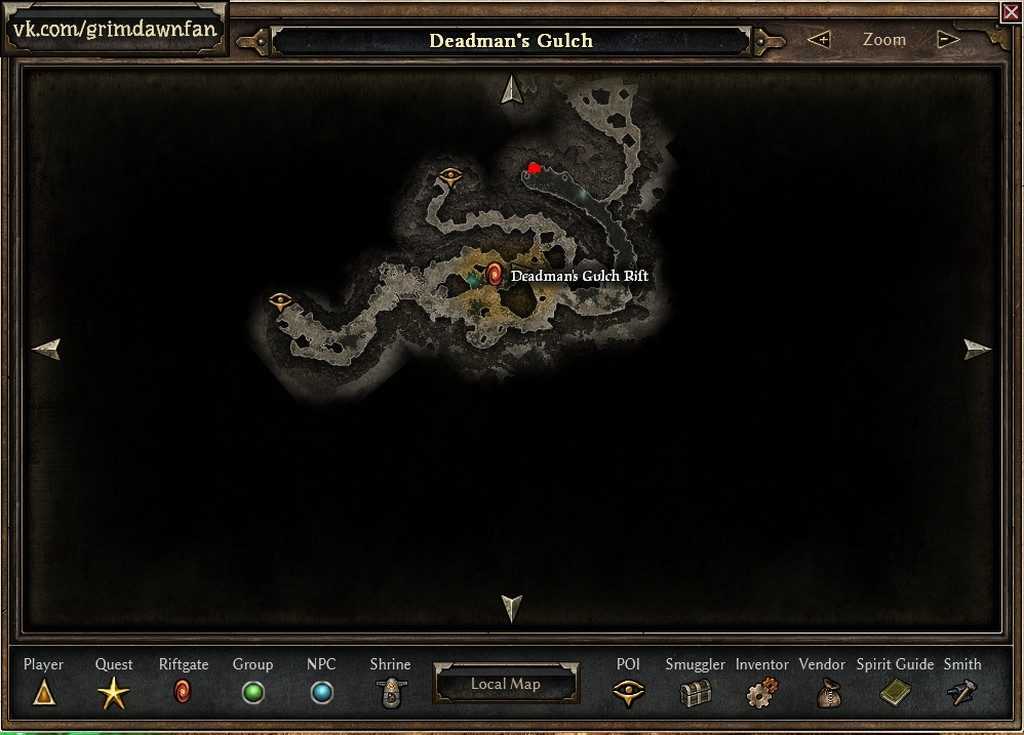This screenshot has width=1024, height=735.
Task: Pan the map left with side arrow
Action: 47,349
